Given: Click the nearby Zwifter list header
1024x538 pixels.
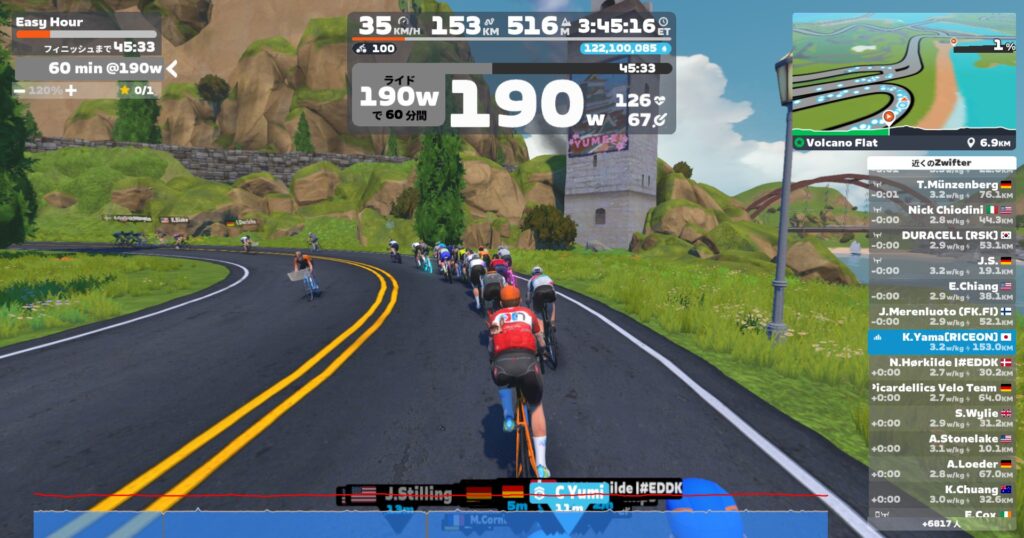Looking at the screenshot, I should coord(941,163).
